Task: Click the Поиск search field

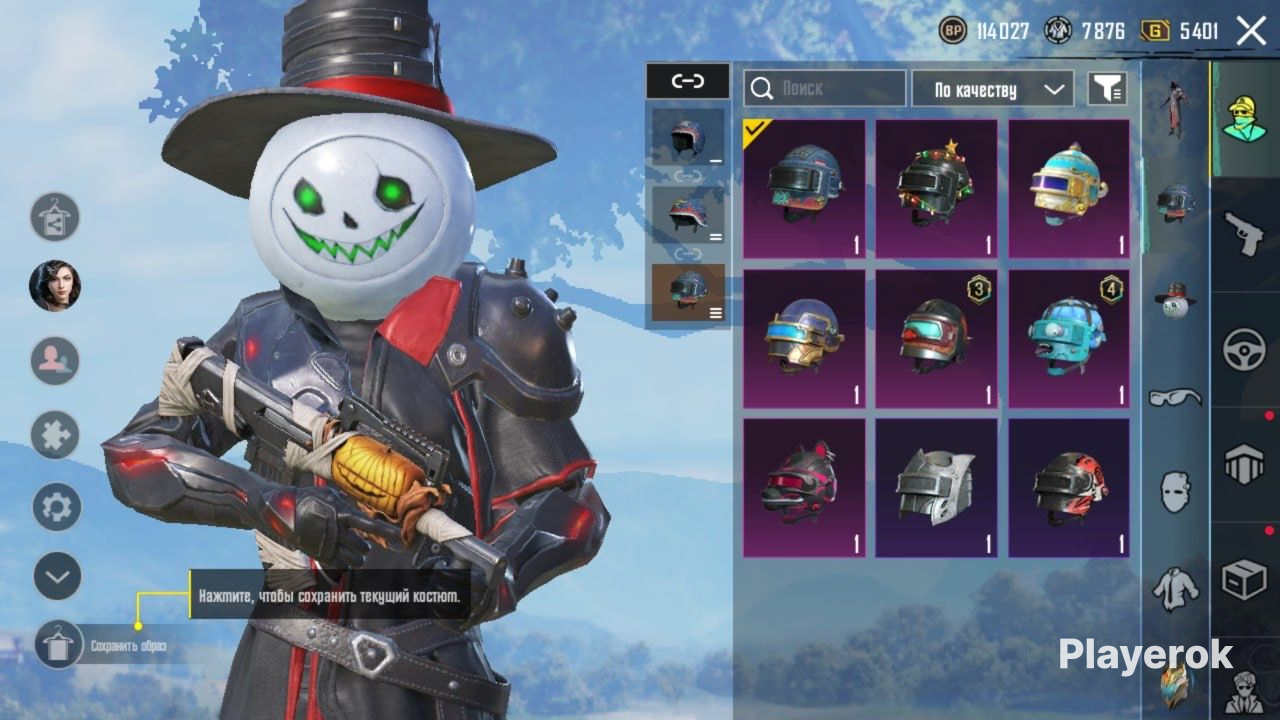Action: click(825, 89)
